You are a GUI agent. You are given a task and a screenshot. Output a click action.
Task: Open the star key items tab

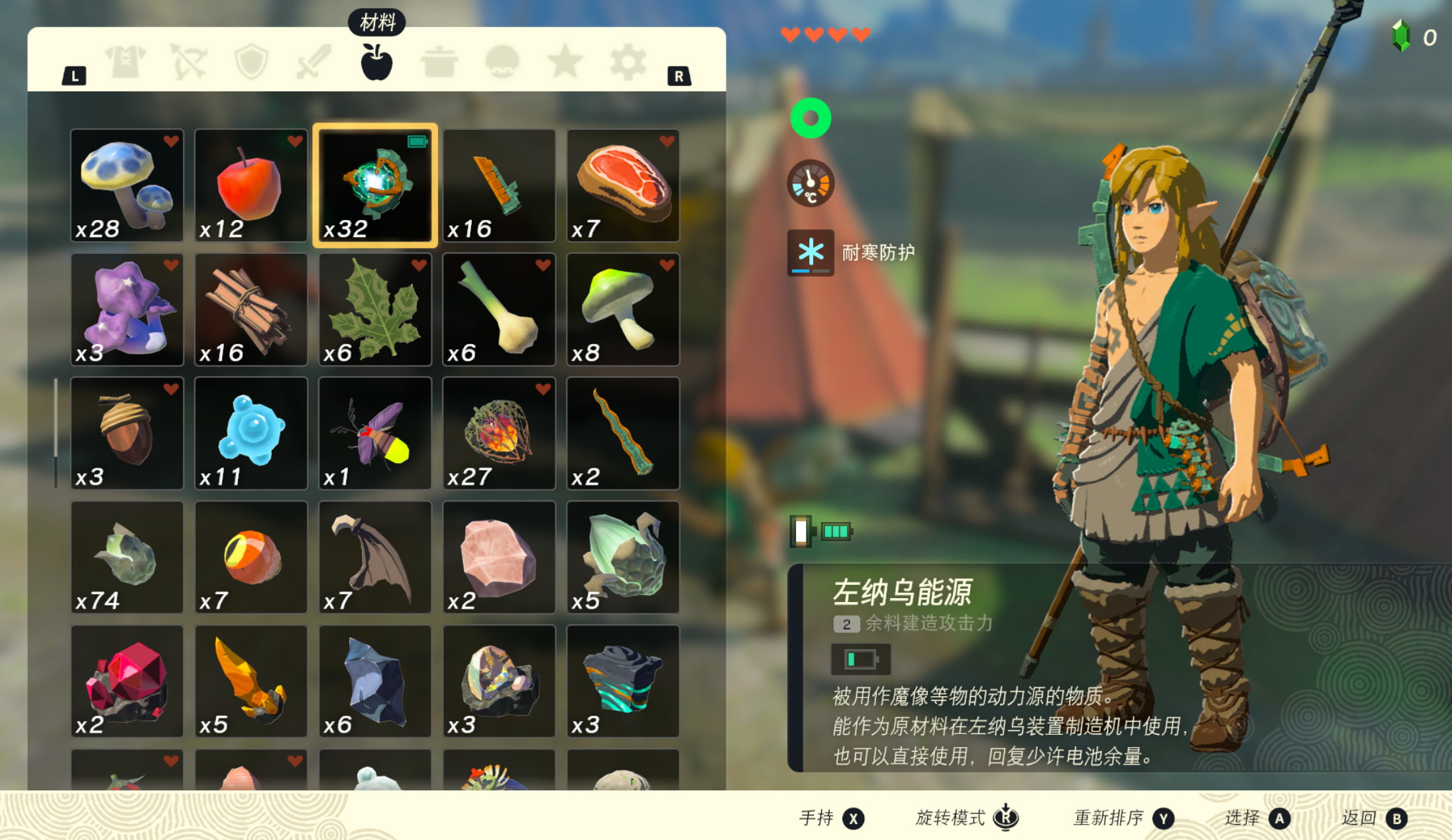coord(565,62)
